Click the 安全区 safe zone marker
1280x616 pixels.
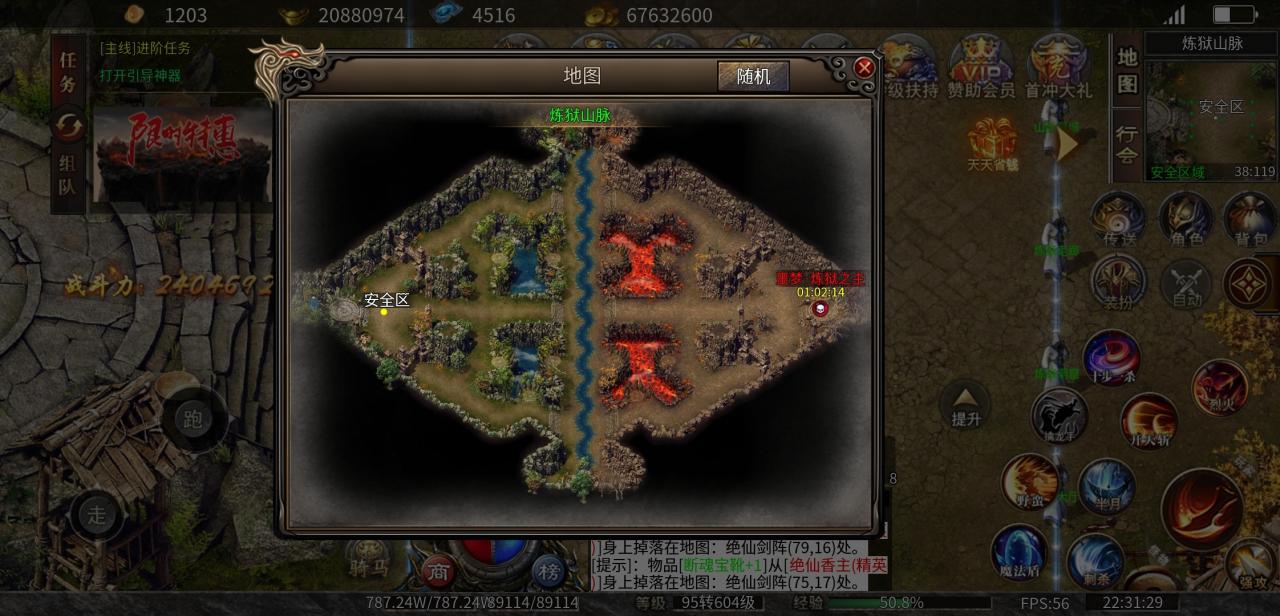tap(384, 311)
